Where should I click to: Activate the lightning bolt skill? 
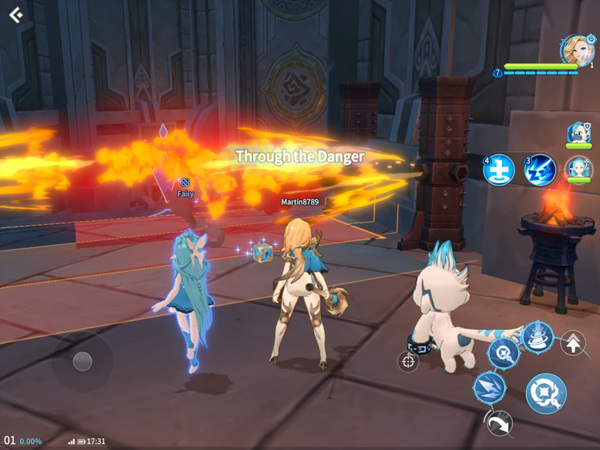tap(540, 170)
